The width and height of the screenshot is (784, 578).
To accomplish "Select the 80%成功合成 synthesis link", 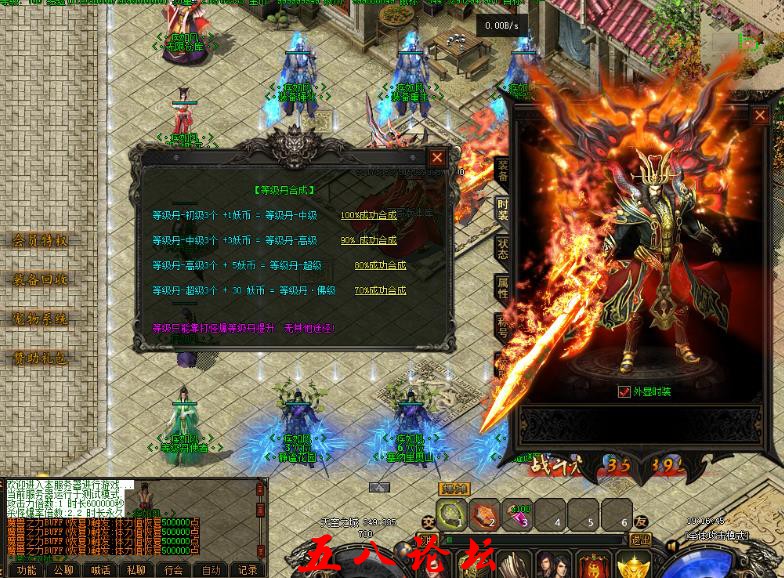I will tap(380, 265).
